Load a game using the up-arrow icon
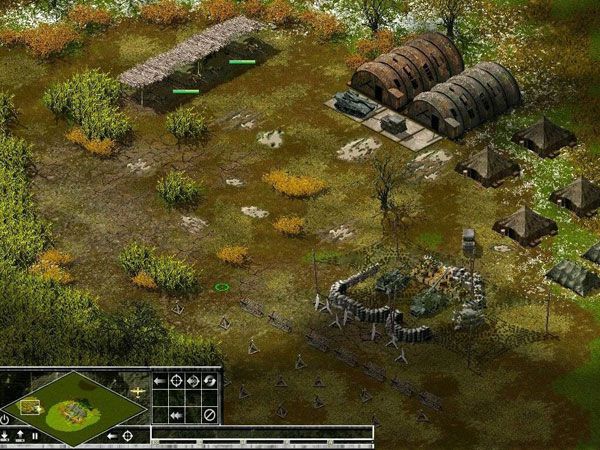Viewport: 600px width, 450px height. 21,435
